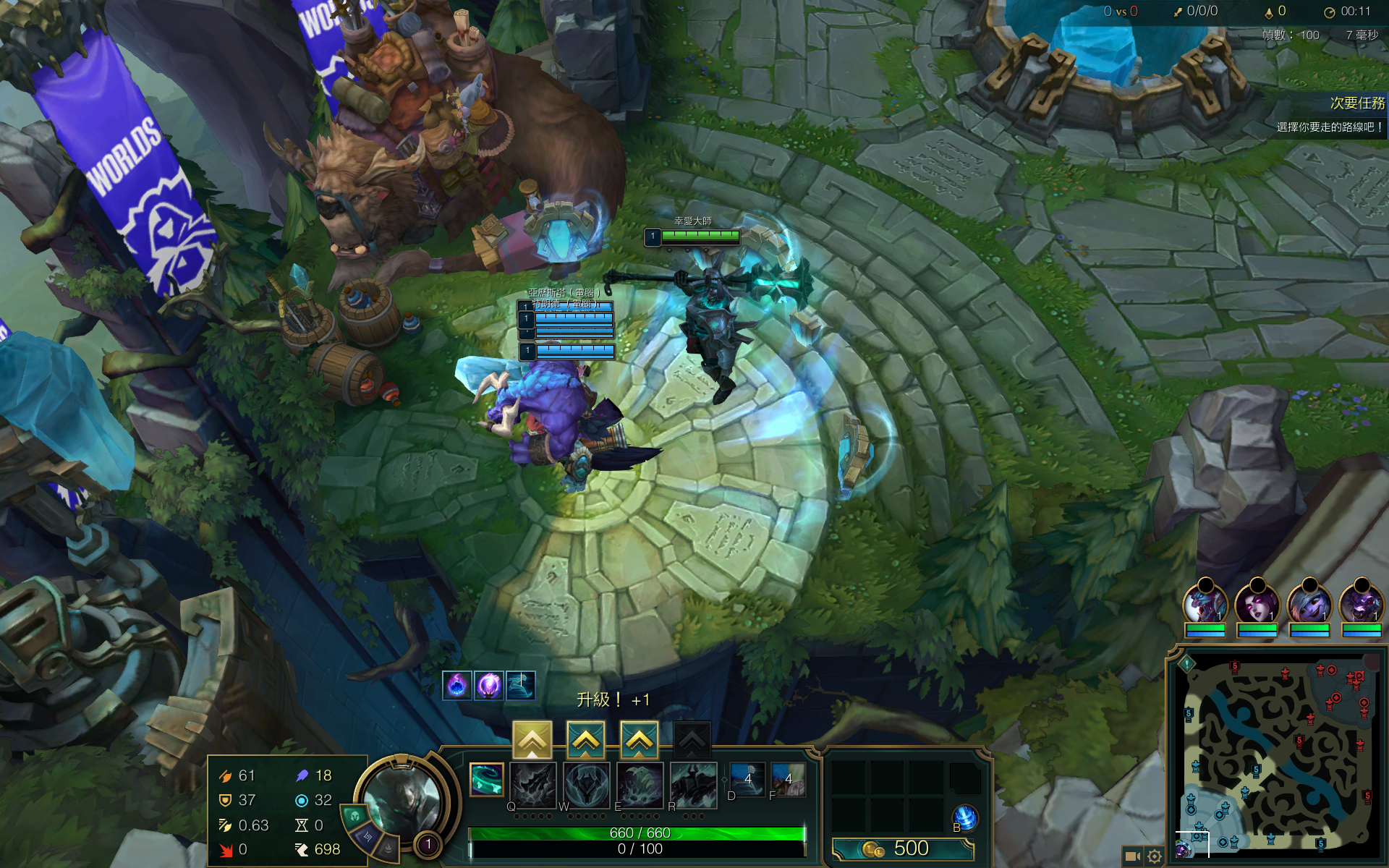Image resolution: width=1389 pixels, height=868 pixels.
Task: Click the swirling green passive ability icon
Action: tap(486, 780)
